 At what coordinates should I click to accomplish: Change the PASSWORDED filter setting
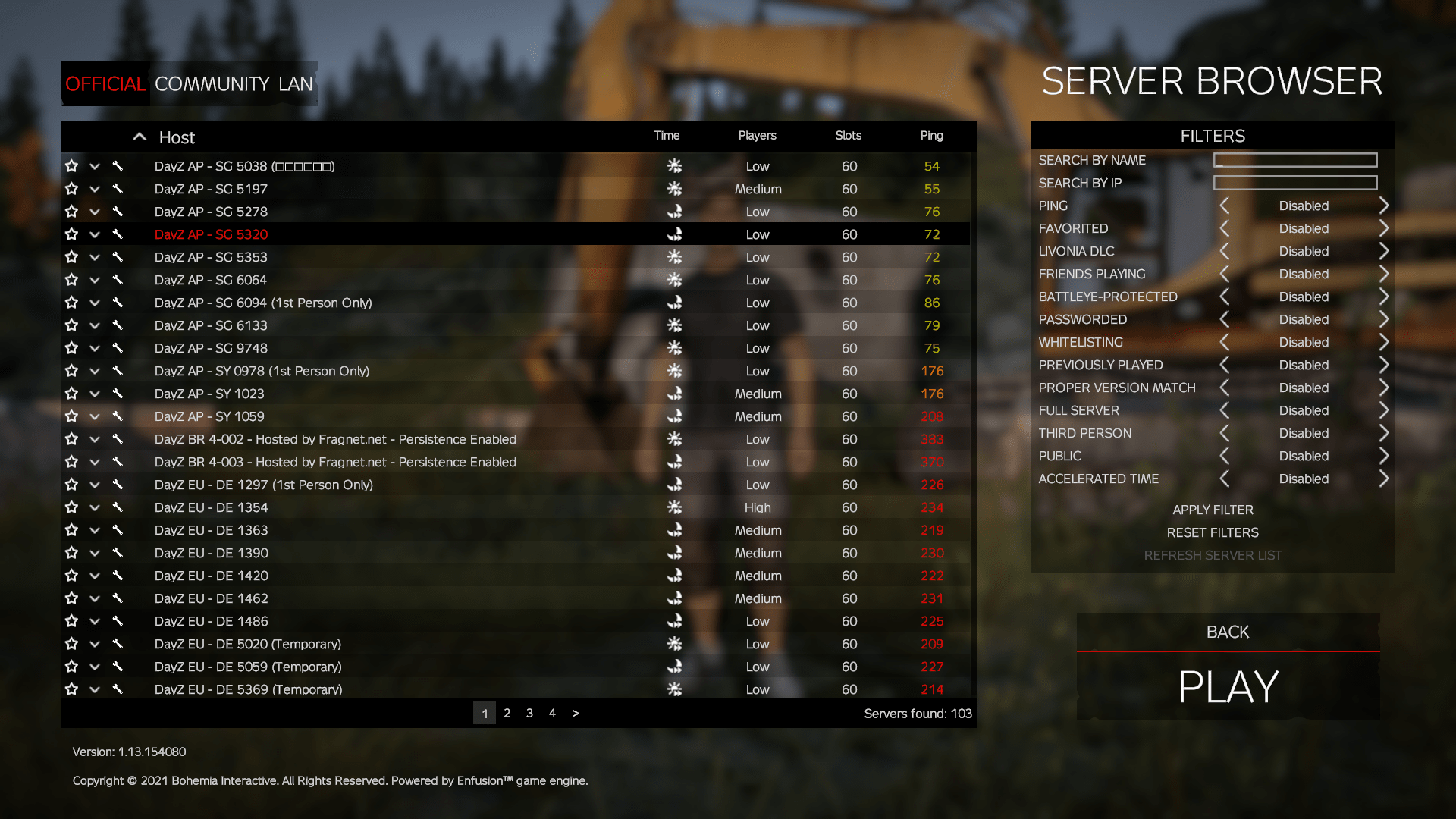click(1384, 319)
